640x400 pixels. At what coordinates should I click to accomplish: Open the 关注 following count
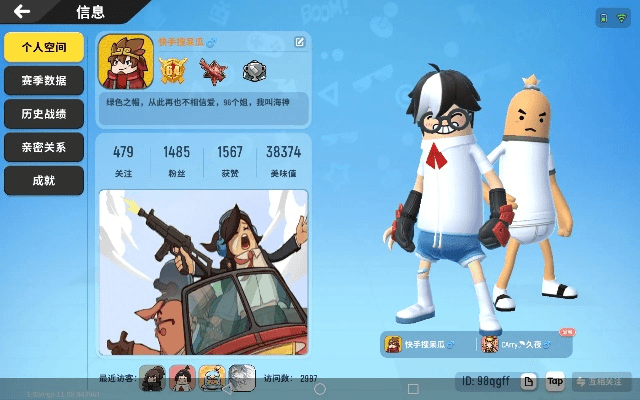[x=123, y=157]
